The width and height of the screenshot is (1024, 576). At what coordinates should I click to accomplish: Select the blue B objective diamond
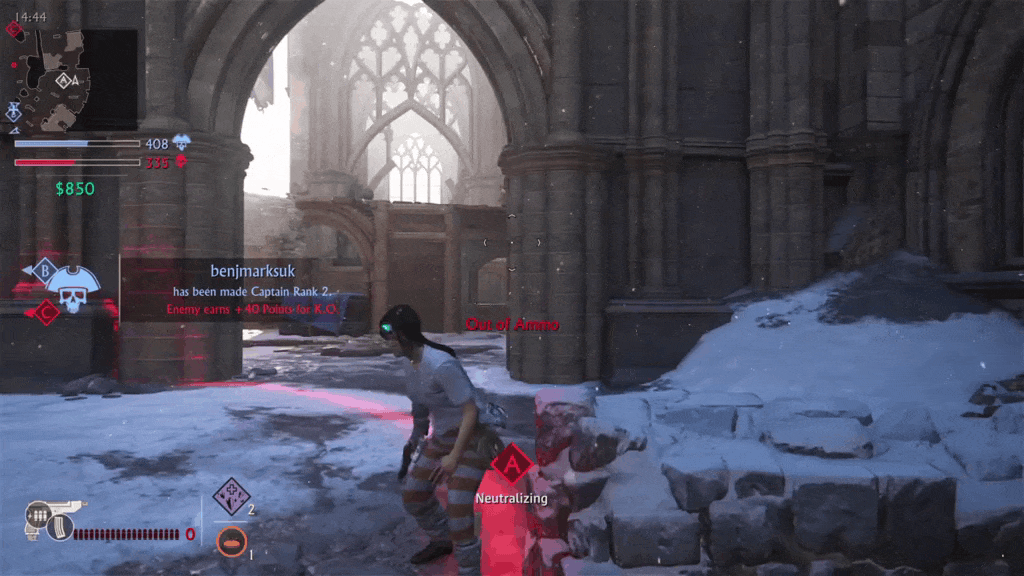(43, 269)
